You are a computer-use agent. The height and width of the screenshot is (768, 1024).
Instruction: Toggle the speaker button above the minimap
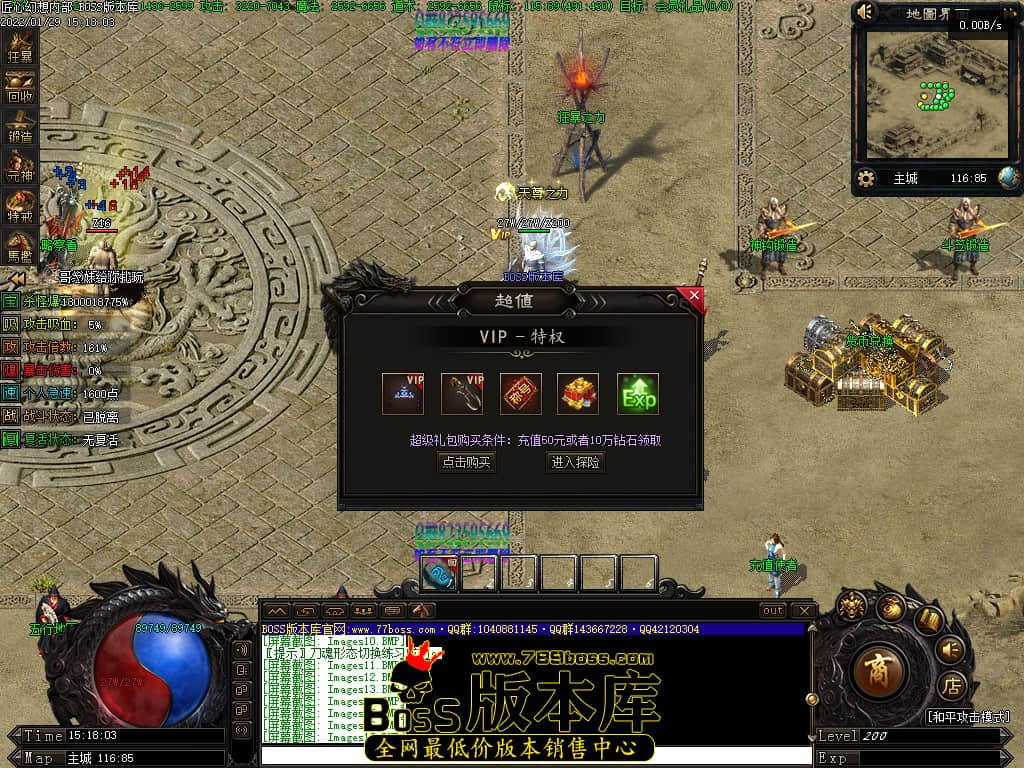click(x=866, y=13)
